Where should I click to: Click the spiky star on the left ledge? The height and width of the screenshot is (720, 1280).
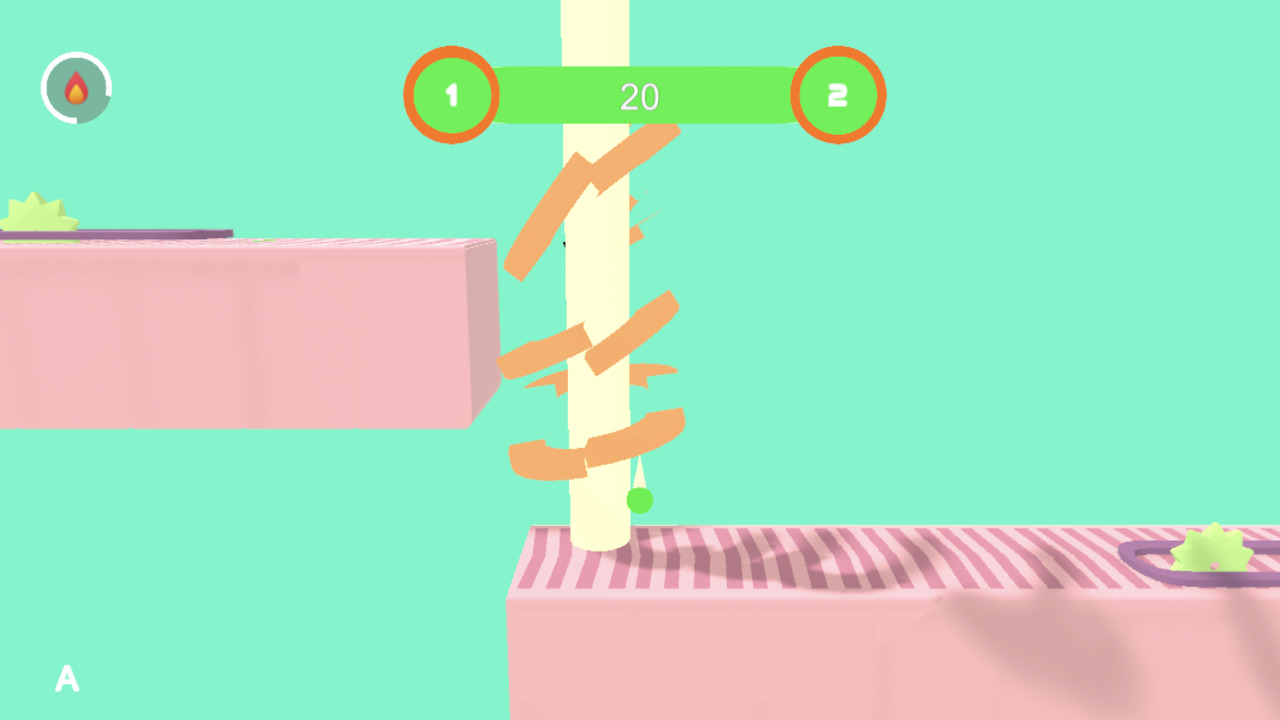coord(35,212)
